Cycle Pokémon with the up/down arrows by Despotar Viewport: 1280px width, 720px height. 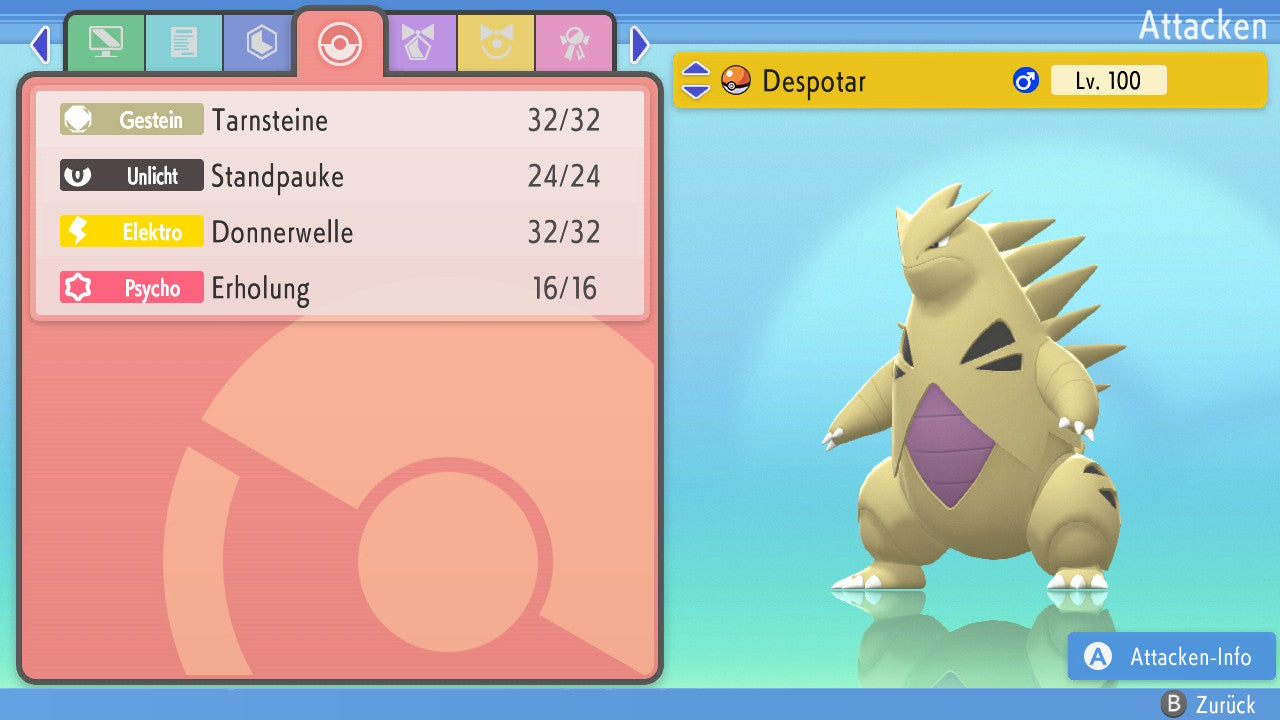pos(695,81)
